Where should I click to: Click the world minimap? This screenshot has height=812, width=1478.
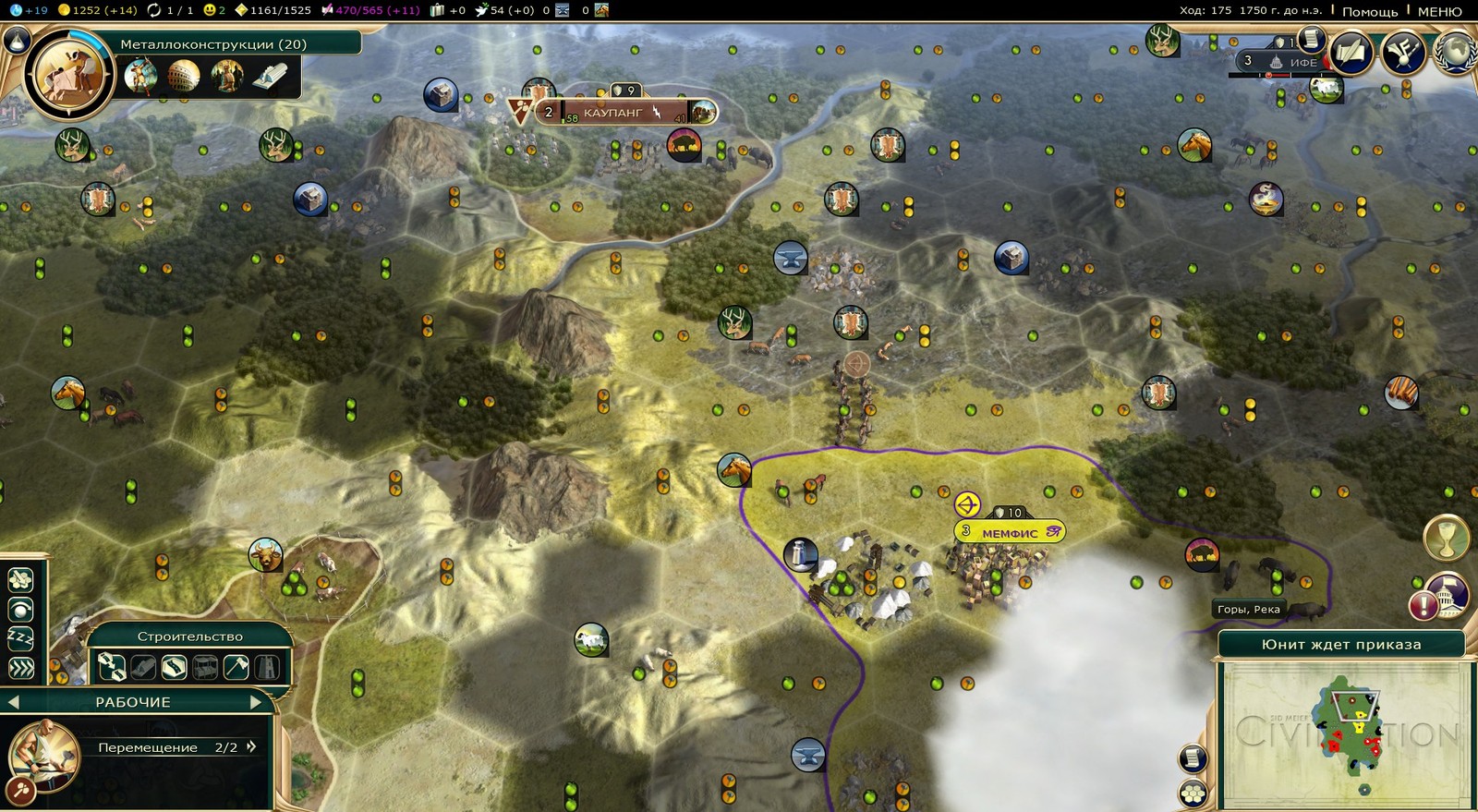point(1341,734)
